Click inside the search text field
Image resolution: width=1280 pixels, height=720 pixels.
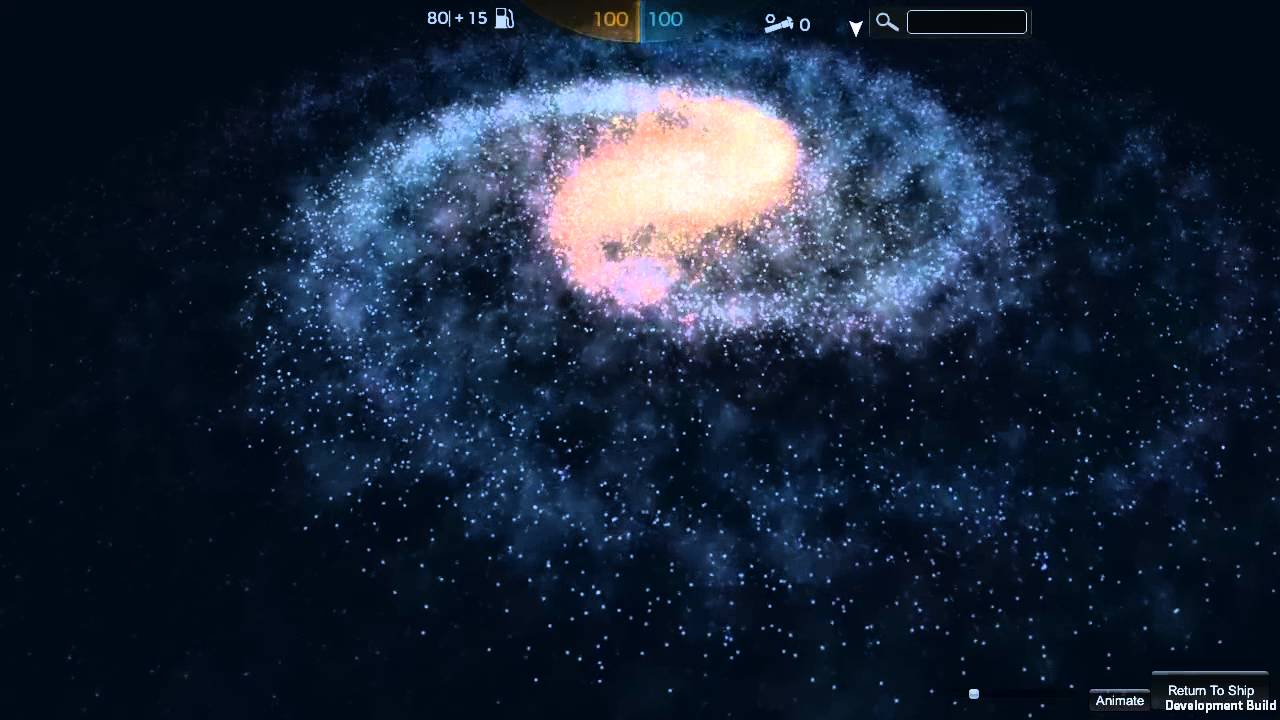click(966, 21)
